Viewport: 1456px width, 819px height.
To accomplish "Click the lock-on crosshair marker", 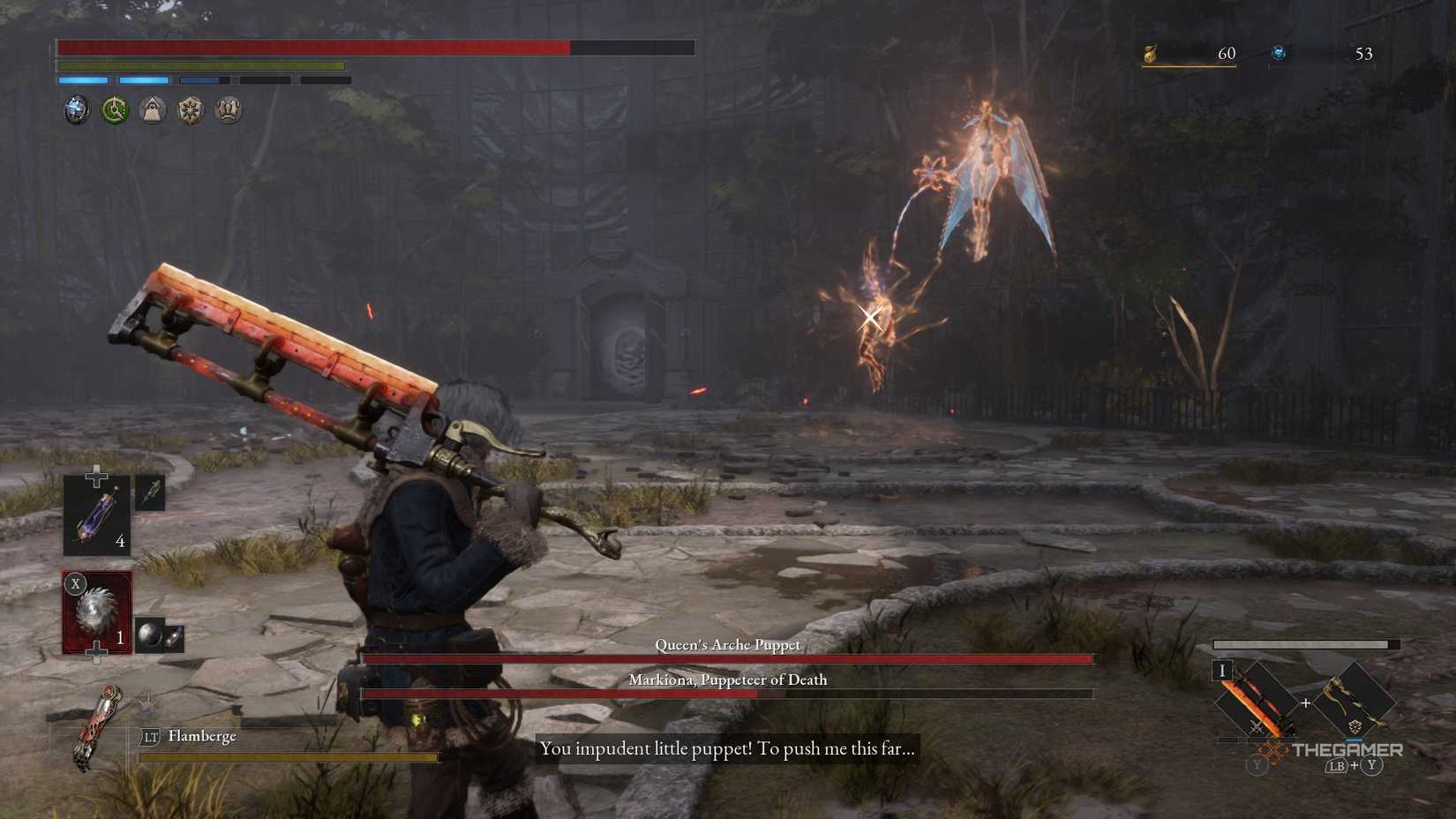I will tap(869, 316).
